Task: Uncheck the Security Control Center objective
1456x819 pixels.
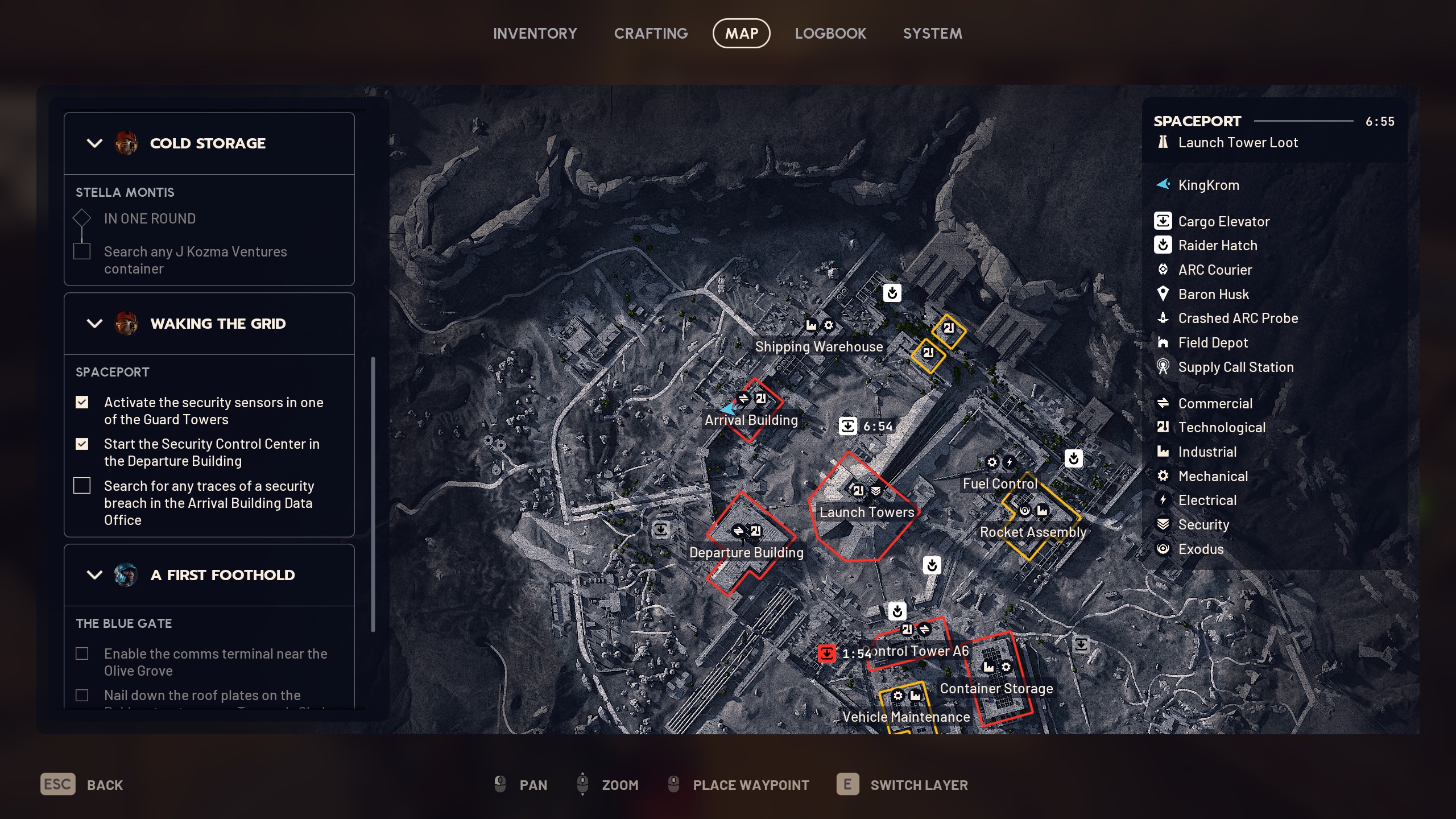Action: 82,444
